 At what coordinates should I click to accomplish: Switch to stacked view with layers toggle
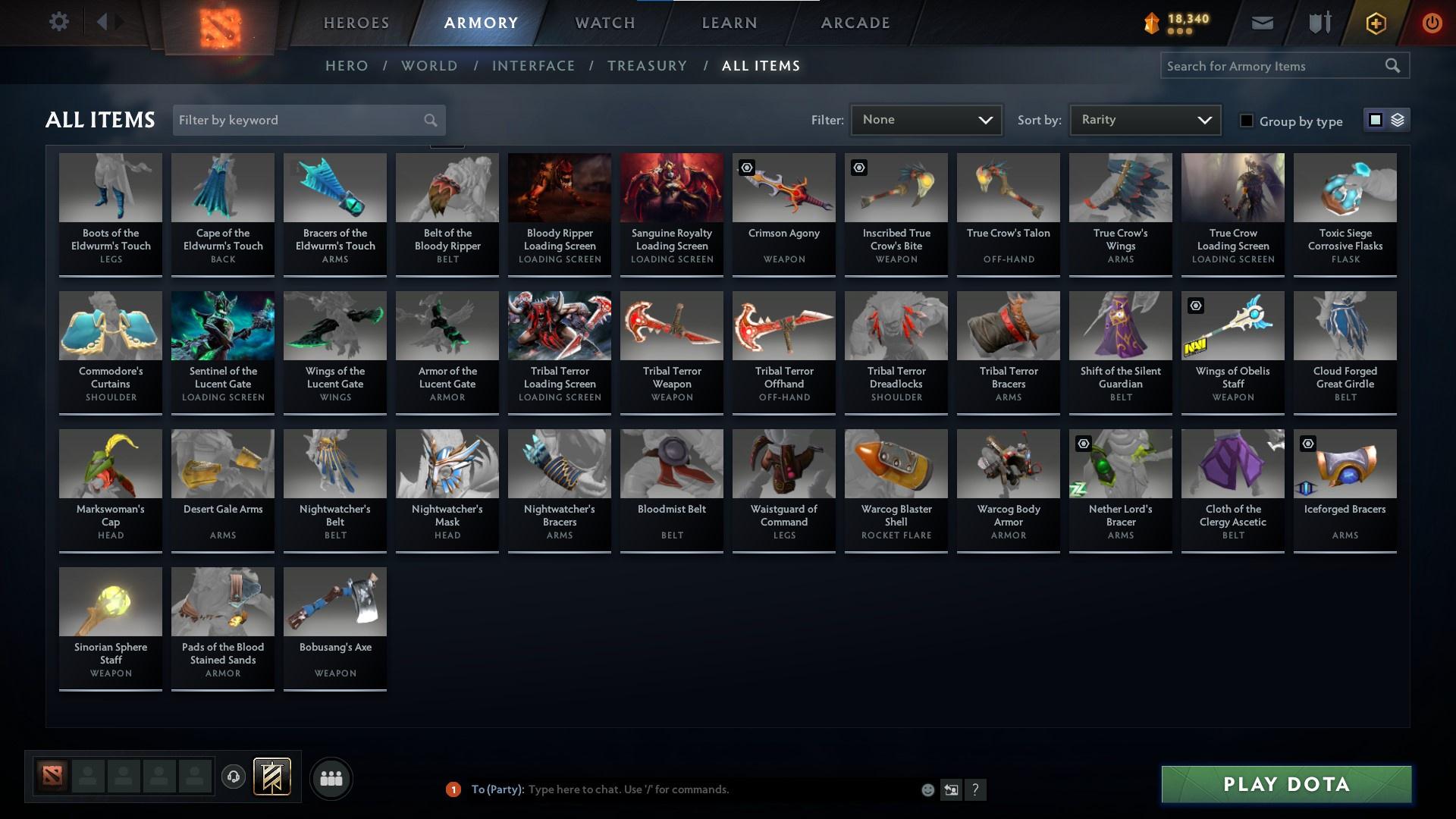[1398, 120]
